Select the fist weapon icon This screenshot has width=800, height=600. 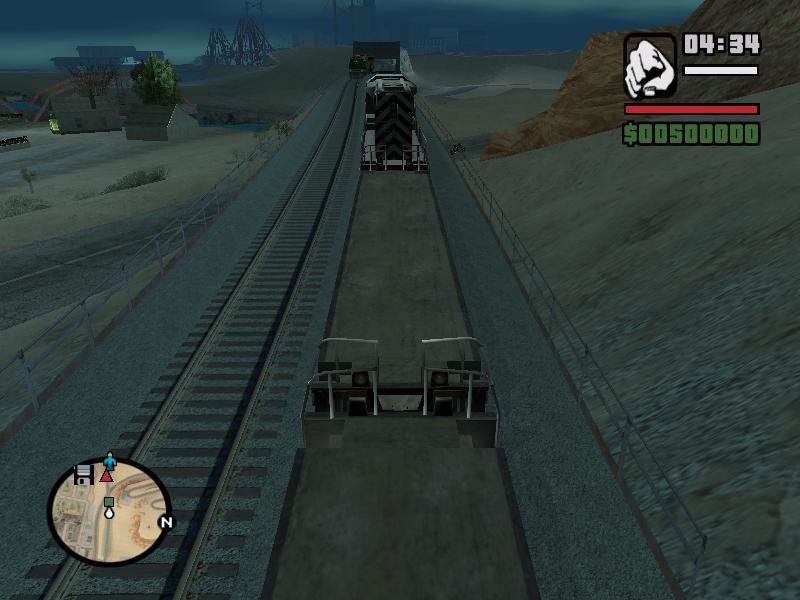[650, 66]
